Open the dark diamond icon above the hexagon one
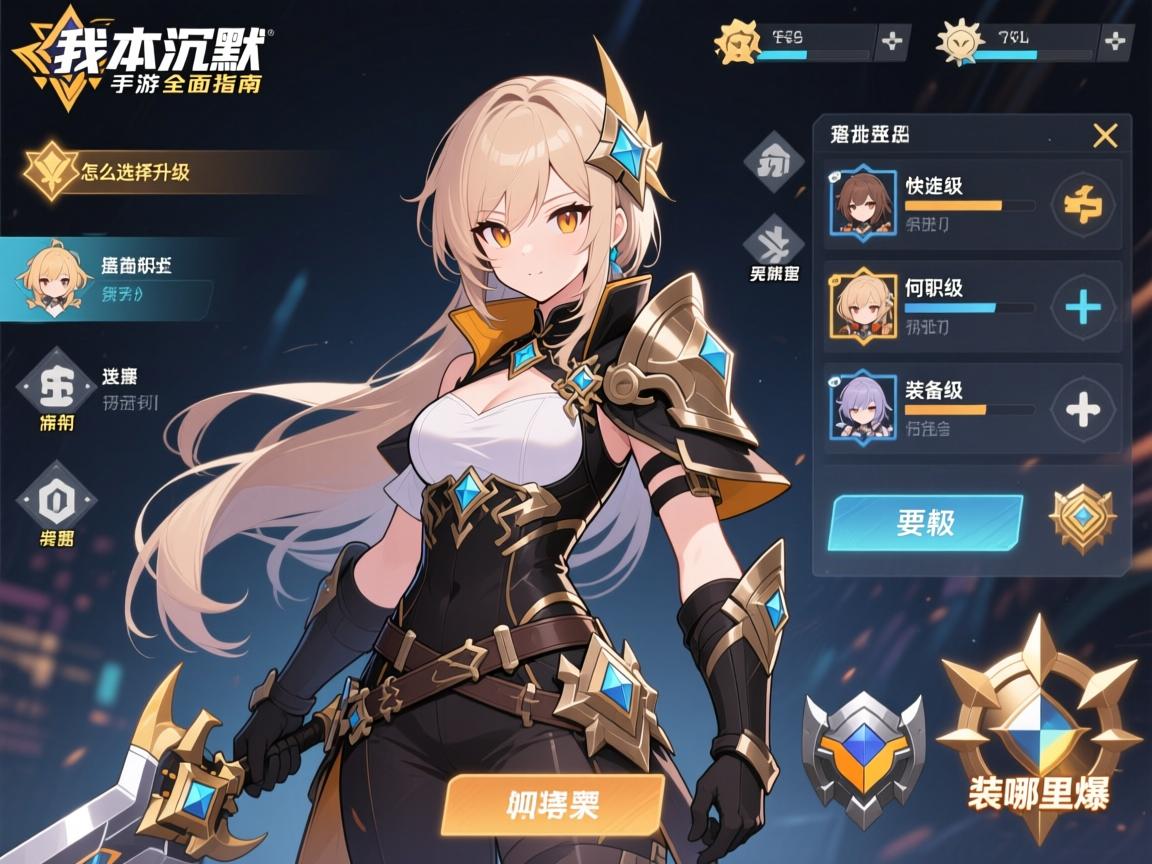 tap(57, 382)
